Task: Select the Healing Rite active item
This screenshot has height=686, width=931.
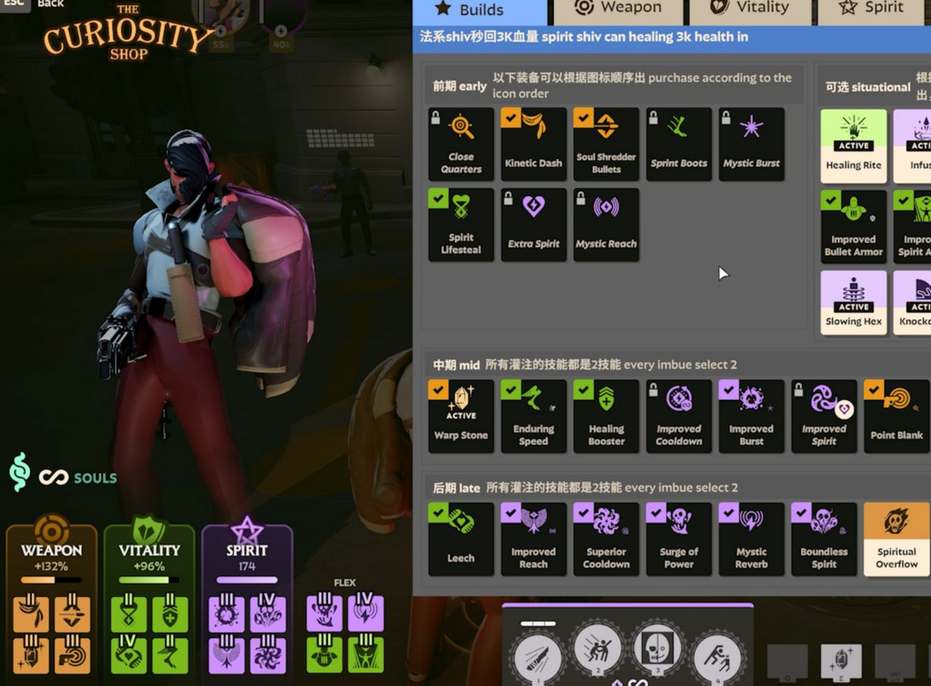Action: point(853,144)
